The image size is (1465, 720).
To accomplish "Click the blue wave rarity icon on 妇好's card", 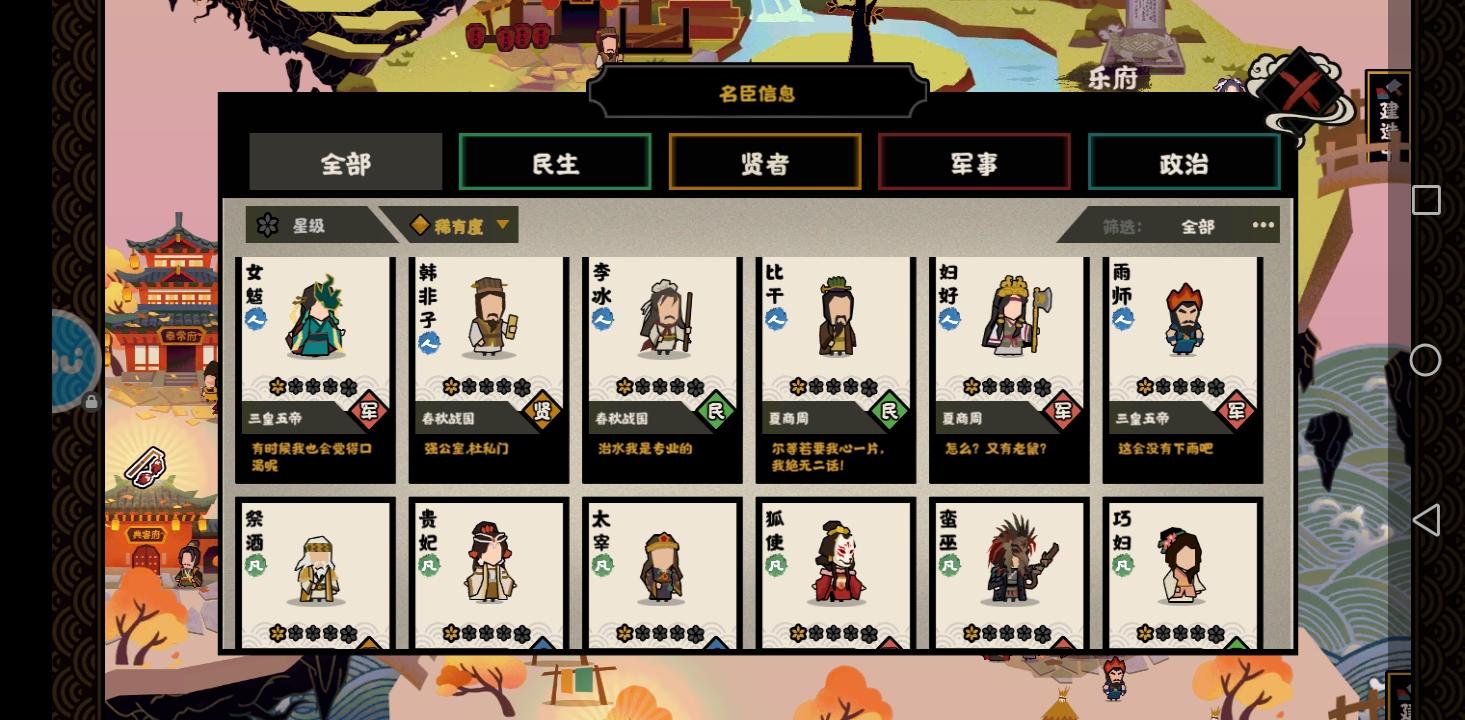I will [x=949, y=320].
